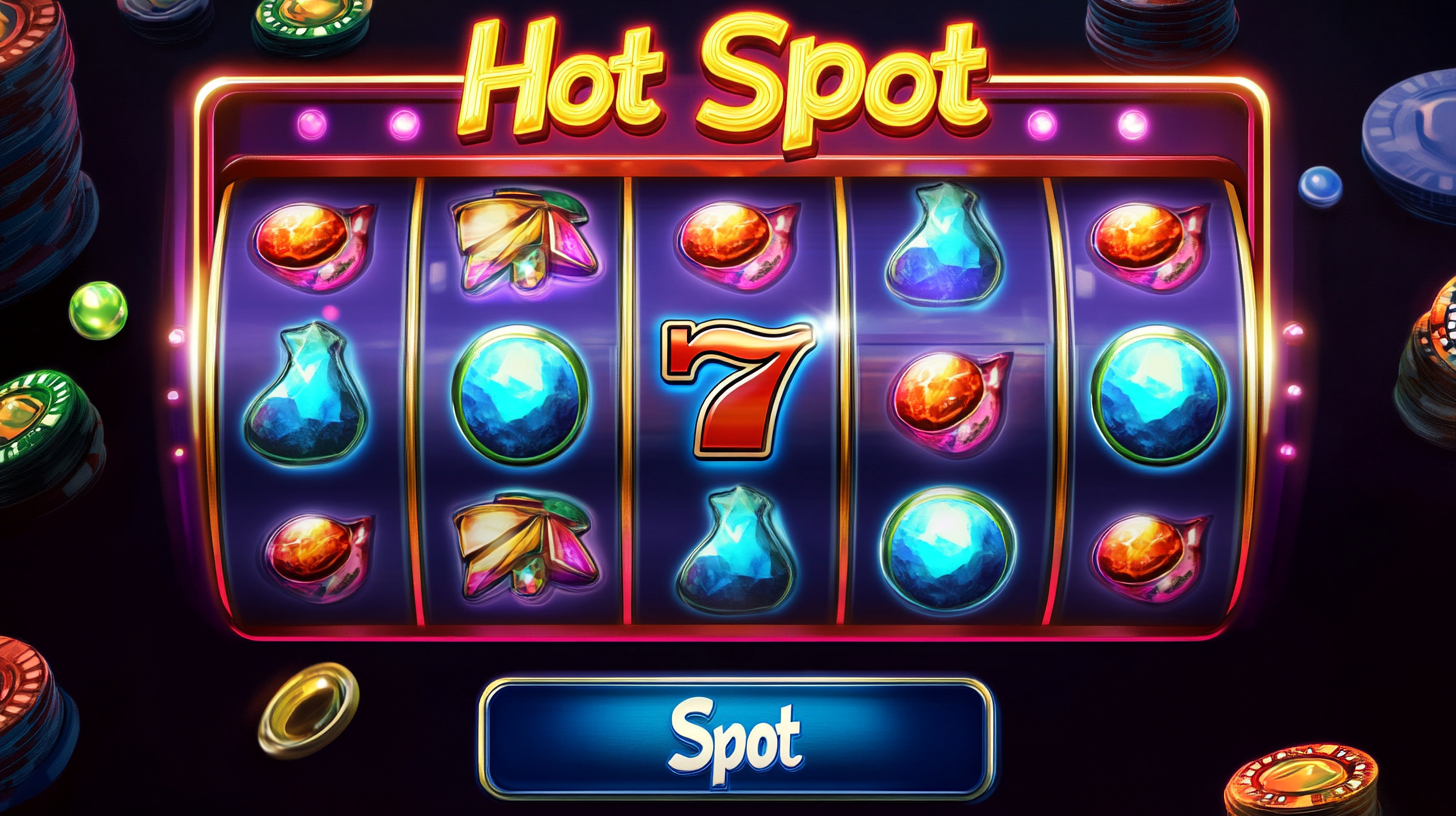Viewport: 1456px width, 816px height.
Task: Click the orange gem on bottom of reel five
Action: (x=1160, y=550)
